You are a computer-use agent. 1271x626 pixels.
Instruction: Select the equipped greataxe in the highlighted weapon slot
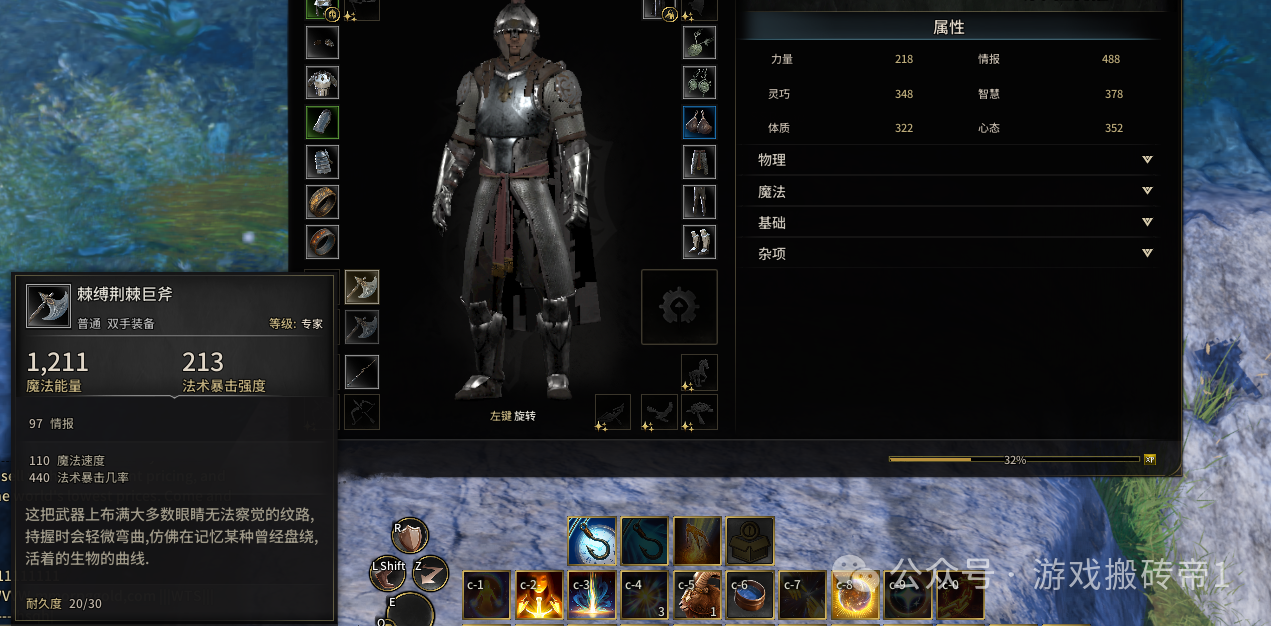pyautogui.click(x=362, y=287)
